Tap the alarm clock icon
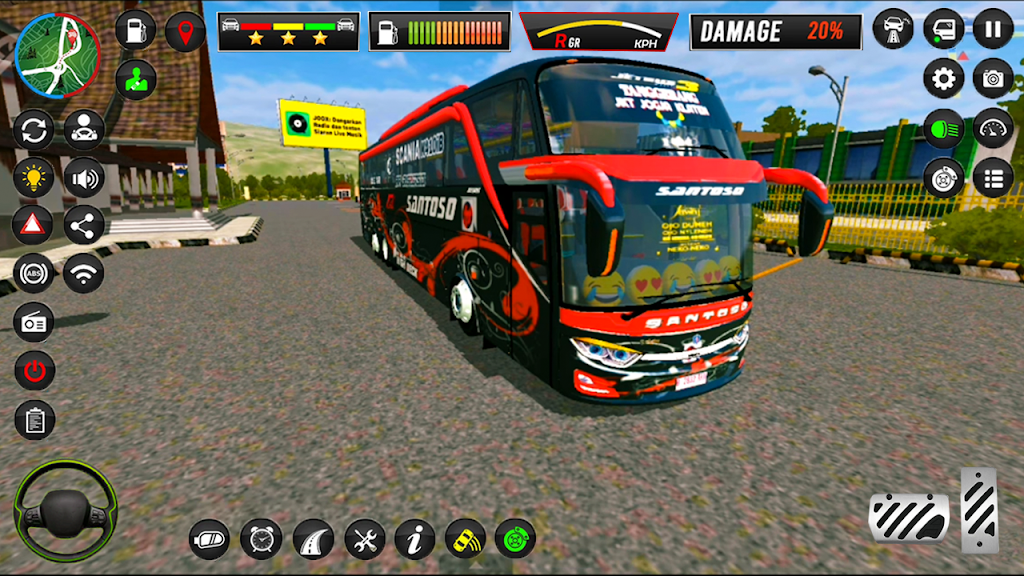 click(x=261, y=540)
